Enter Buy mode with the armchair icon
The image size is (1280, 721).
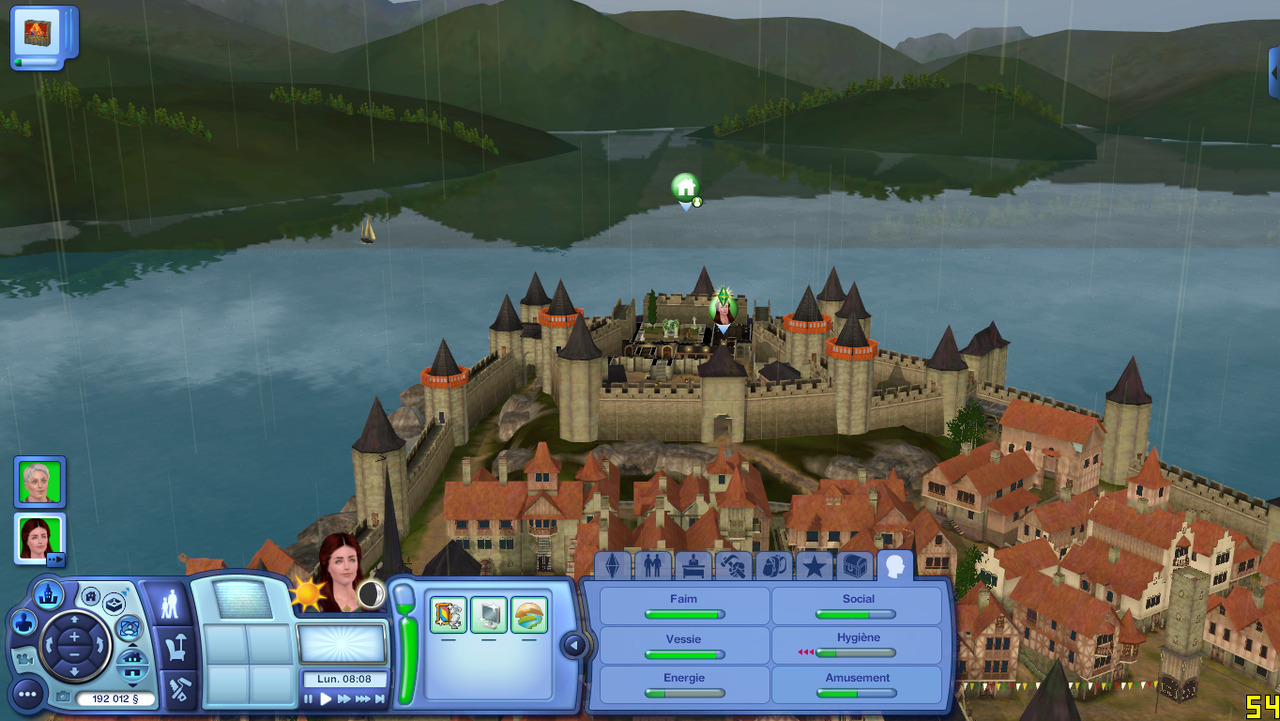click(x=175, y=647)
